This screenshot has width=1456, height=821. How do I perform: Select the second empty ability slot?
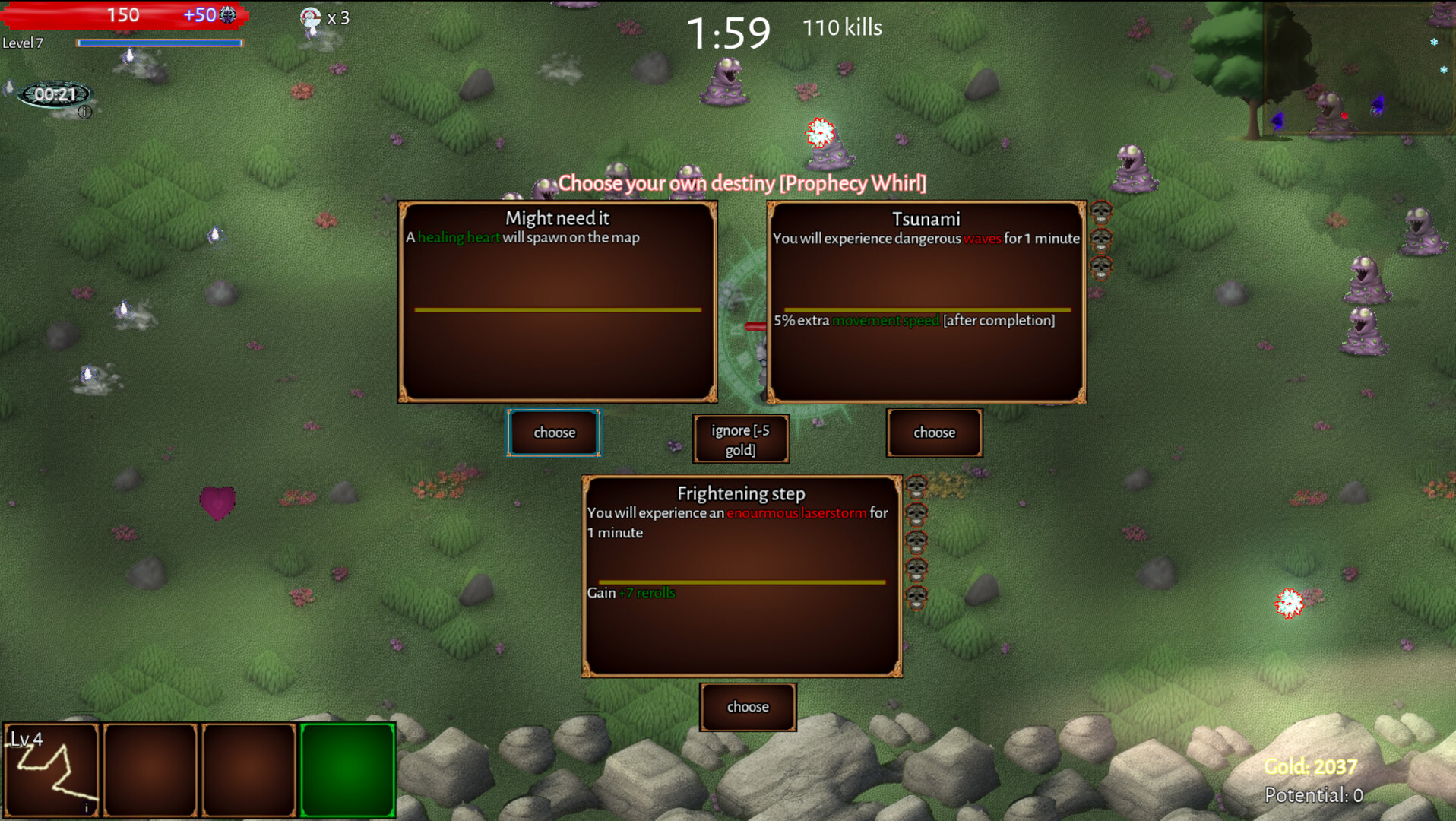[150, 769]
